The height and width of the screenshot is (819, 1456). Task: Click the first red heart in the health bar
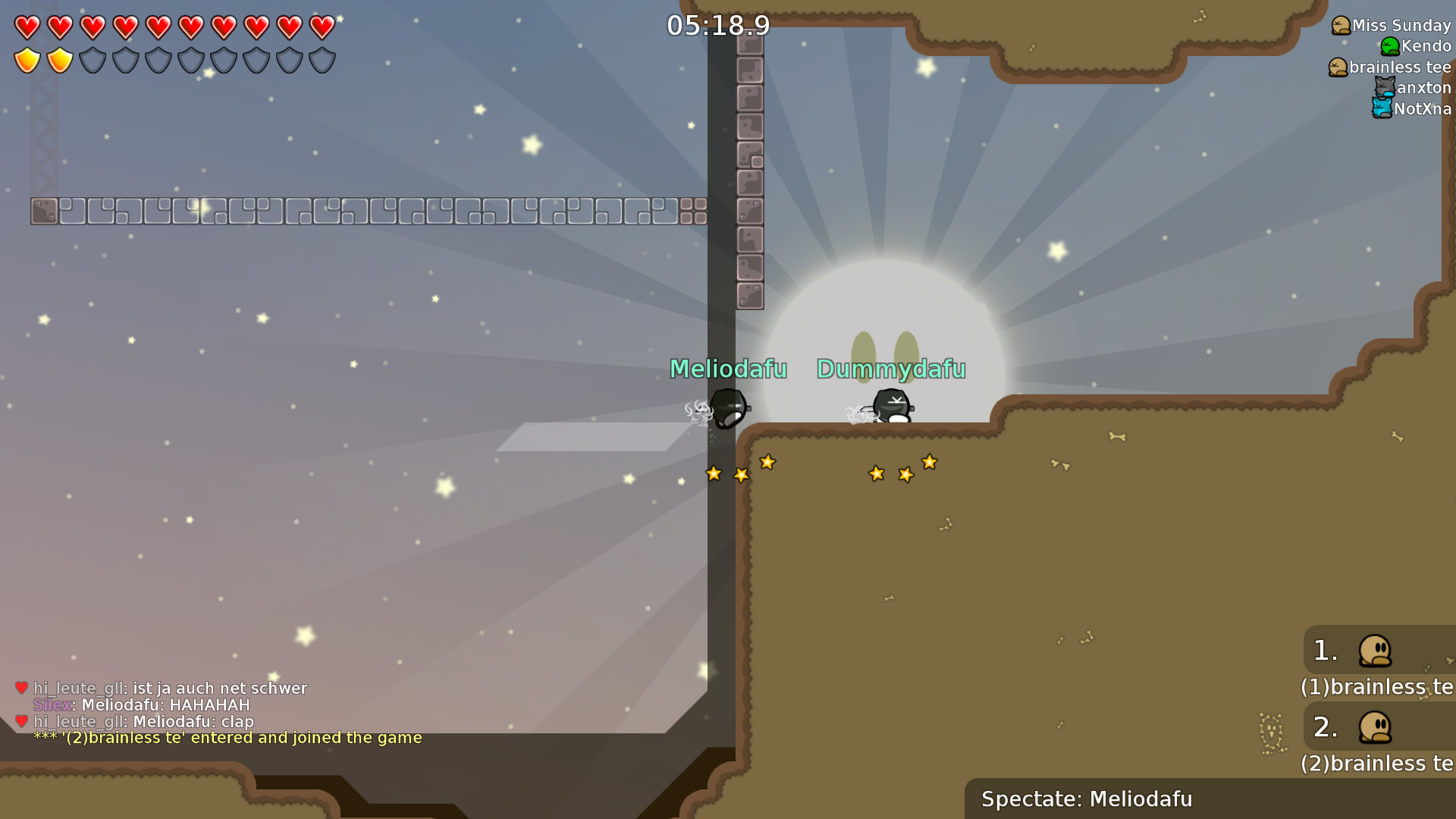pos(27,27)
